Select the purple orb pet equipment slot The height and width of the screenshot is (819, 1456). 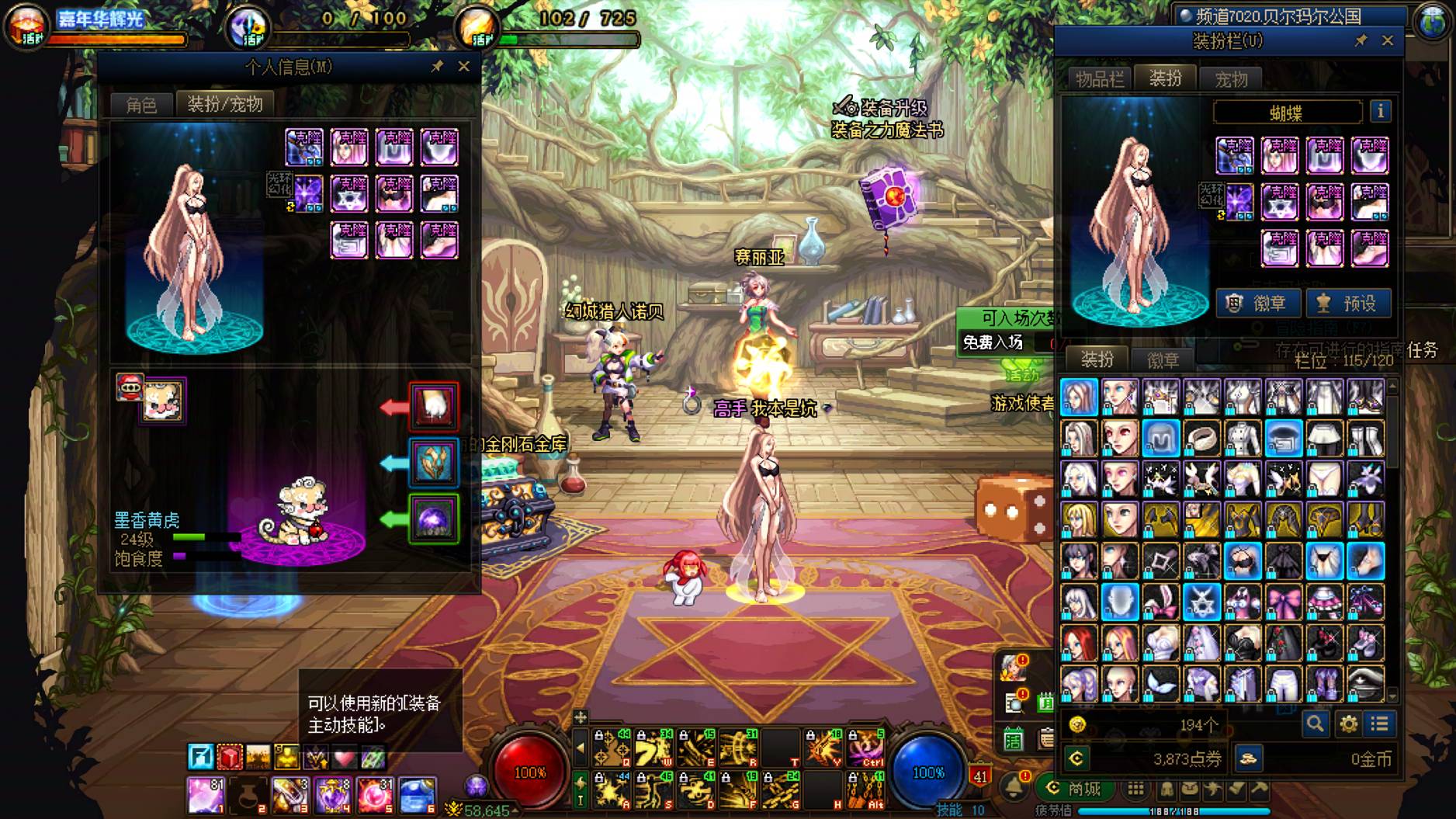[x=434, y=519]
